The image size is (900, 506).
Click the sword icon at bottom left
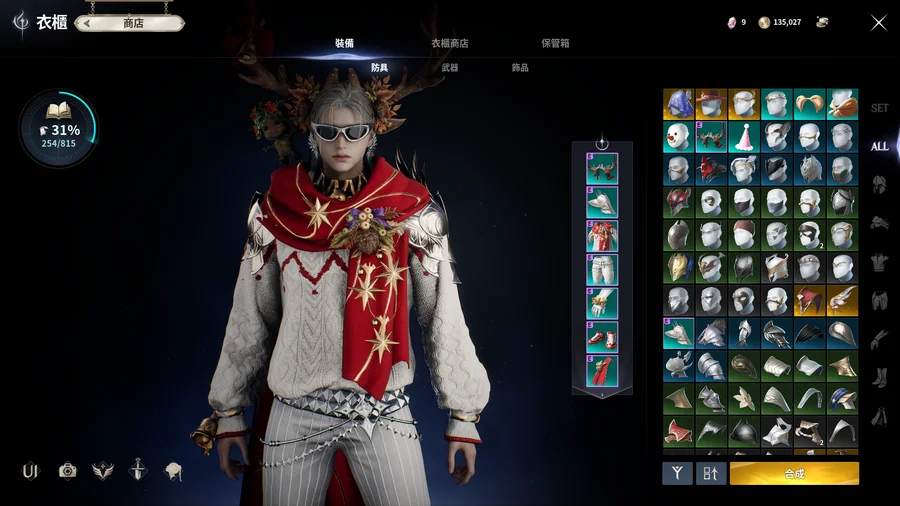click(x=138, y=470)
